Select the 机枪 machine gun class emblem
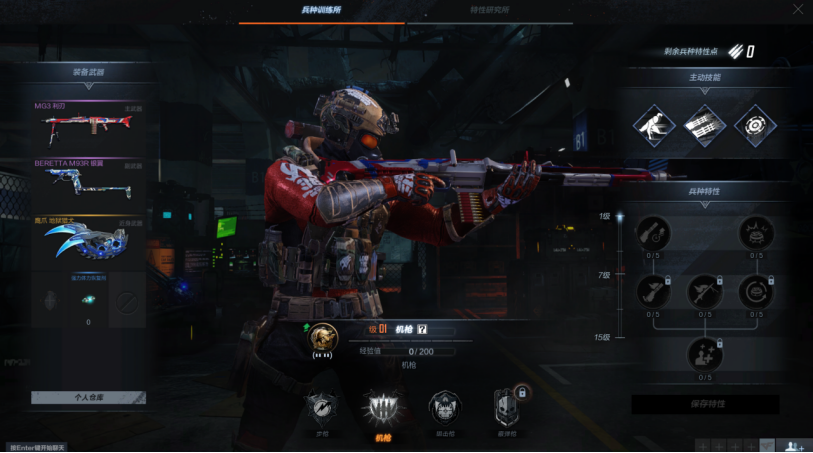This screenshot has height=453, width=813. pos(383,410)
